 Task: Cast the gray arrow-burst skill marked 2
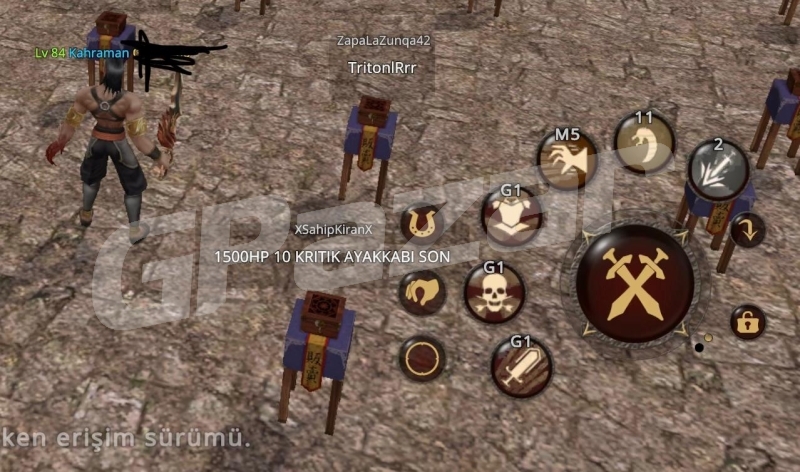tap(718, 168)
